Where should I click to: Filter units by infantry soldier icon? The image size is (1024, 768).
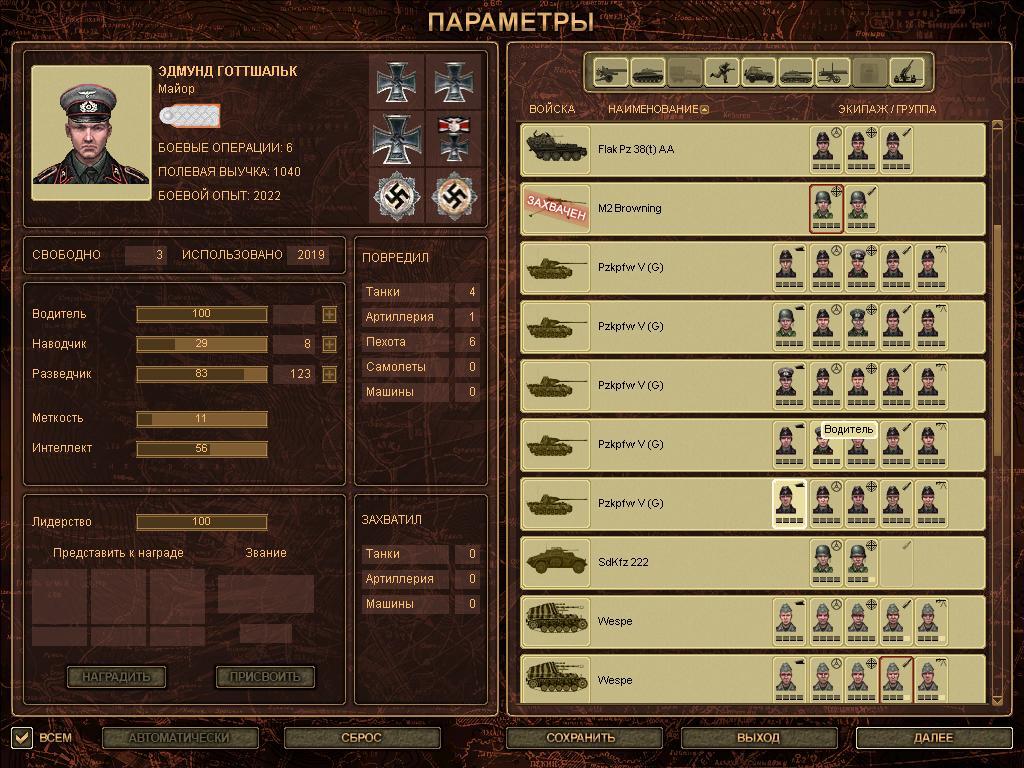[x=720, y=72]
